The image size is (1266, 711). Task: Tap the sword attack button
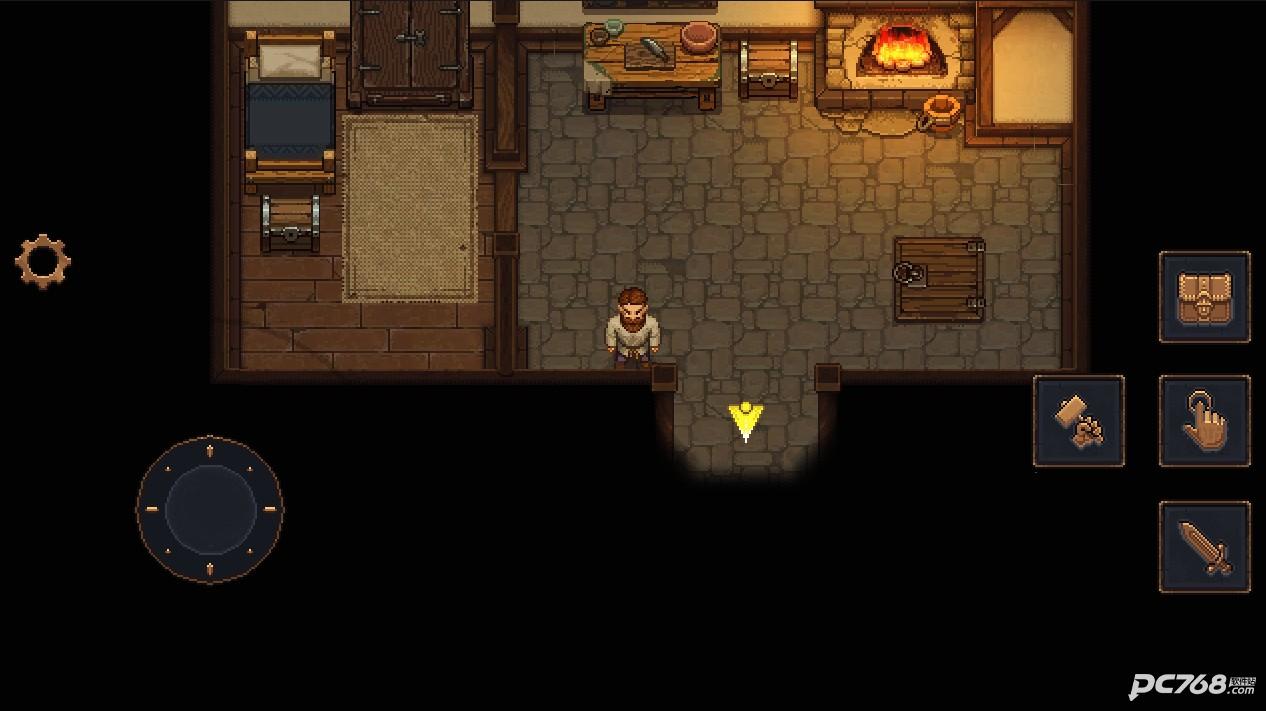click(1204, 547)
